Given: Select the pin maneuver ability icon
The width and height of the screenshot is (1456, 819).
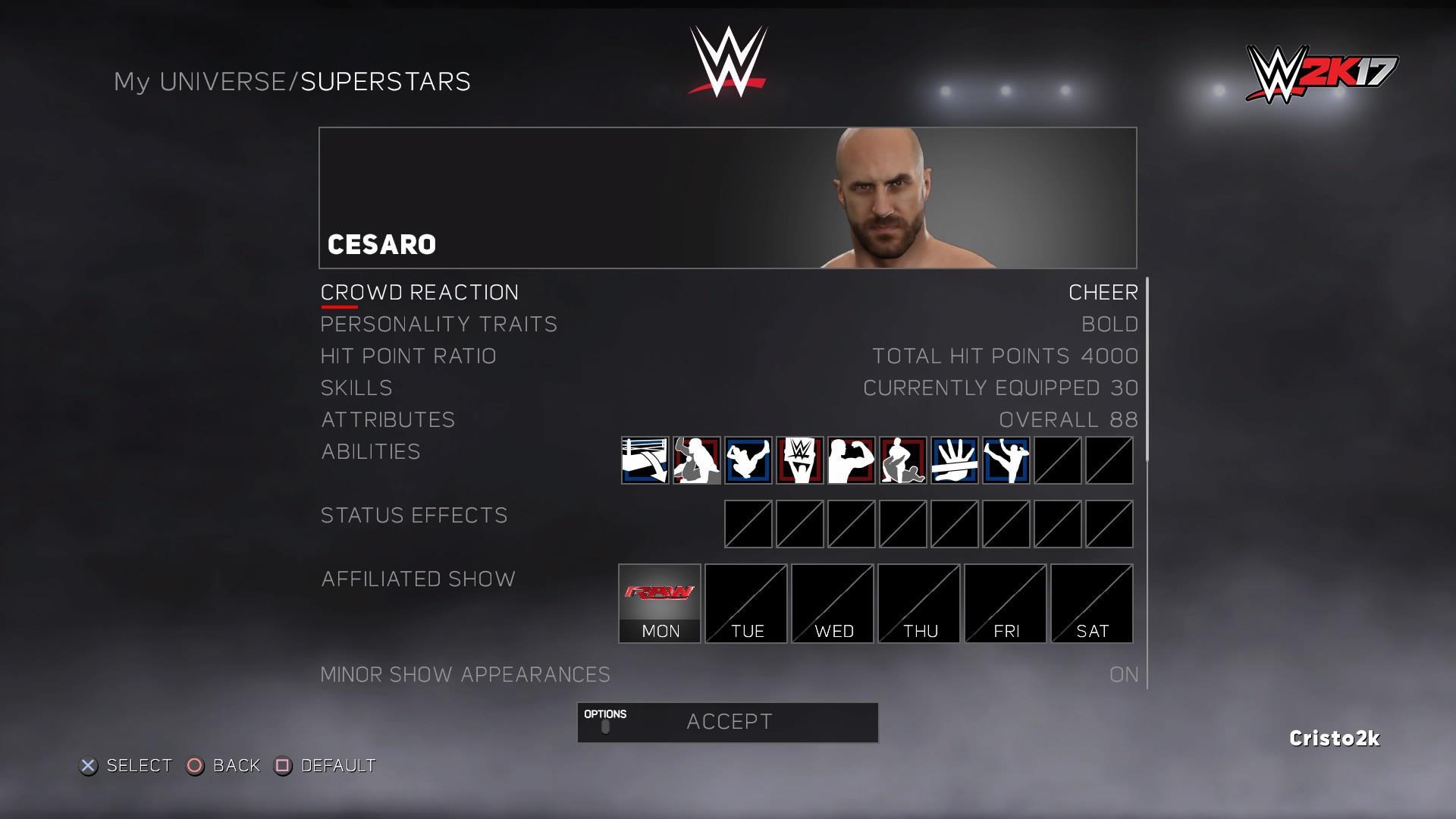Looking at the screenshot, I should point(903,460).
